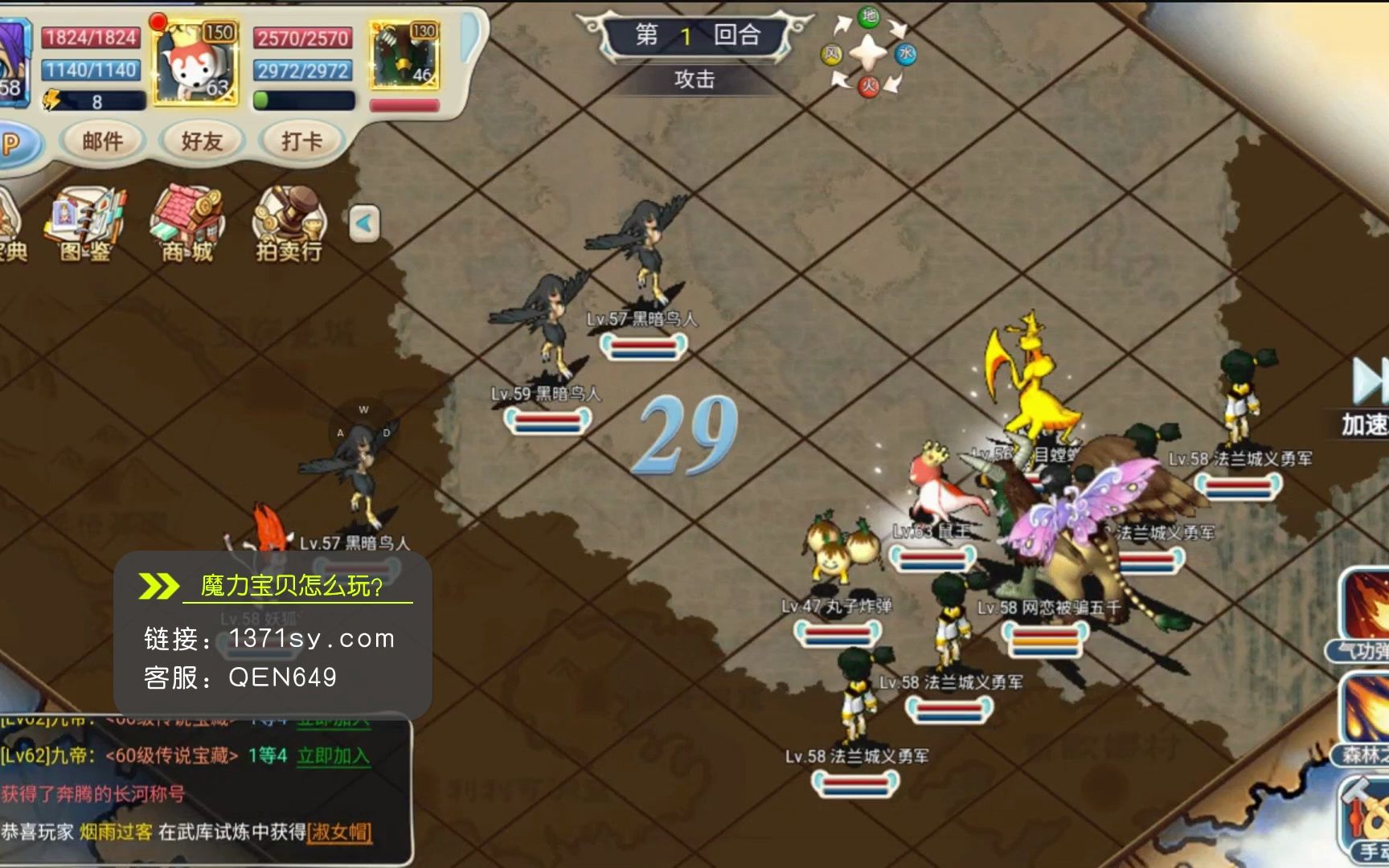Switch to the 好友 friends panel
1389x868 pixels.
coord(201,141)
